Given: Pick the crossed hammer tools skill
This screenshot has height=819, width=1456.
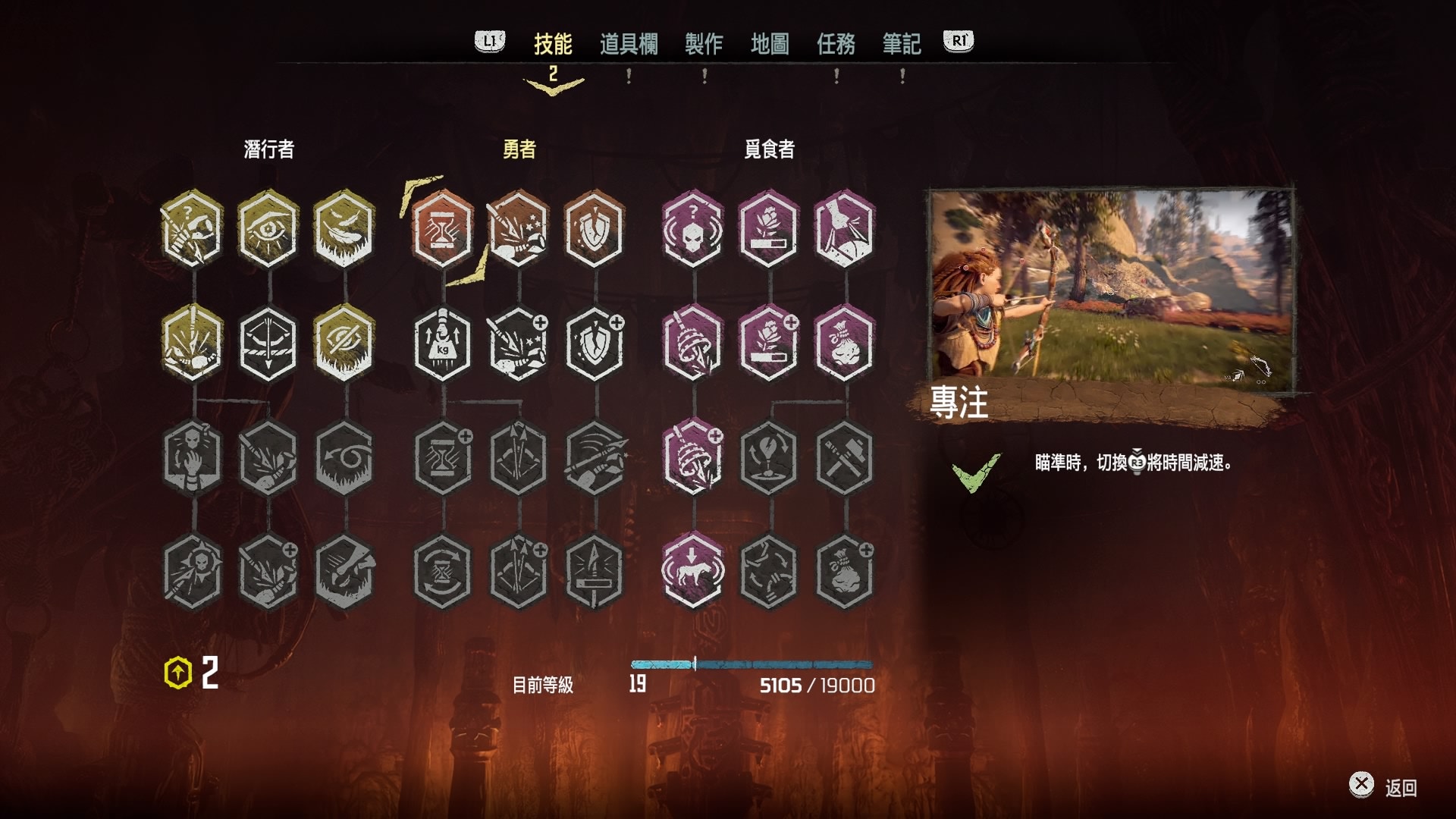Looking at the screenshot, I should pyautogui.click(x=844, y=457).
